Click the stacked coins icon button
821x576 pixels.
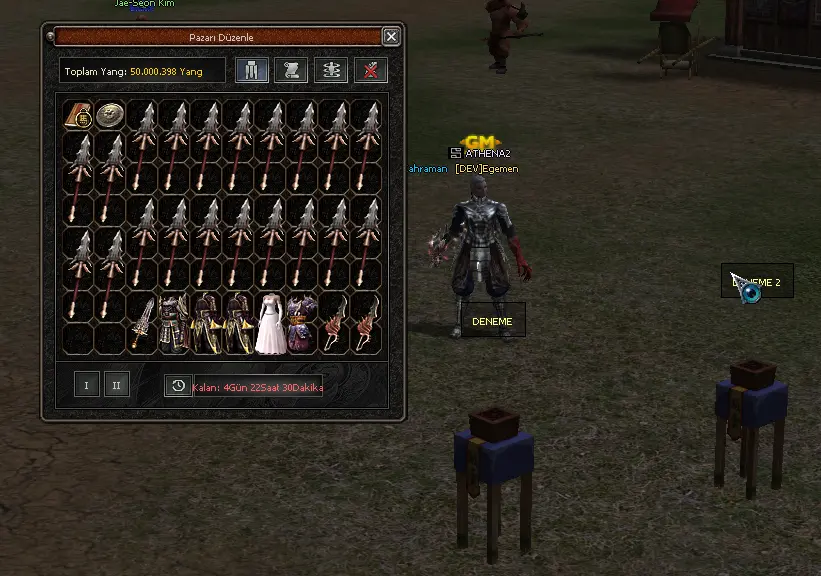(x=331, y=70)
